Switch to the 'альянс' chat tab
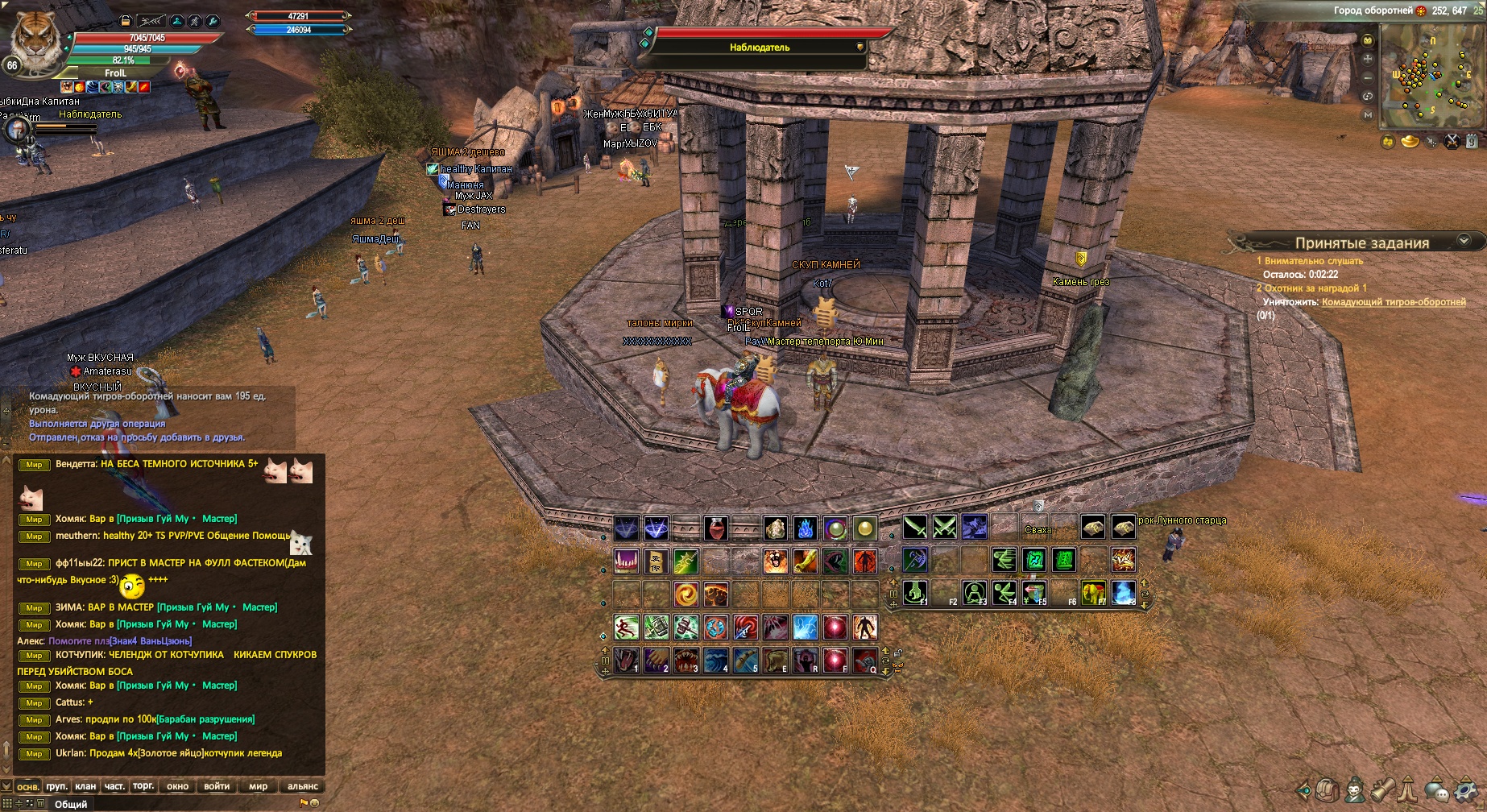 tap(303, 786)
